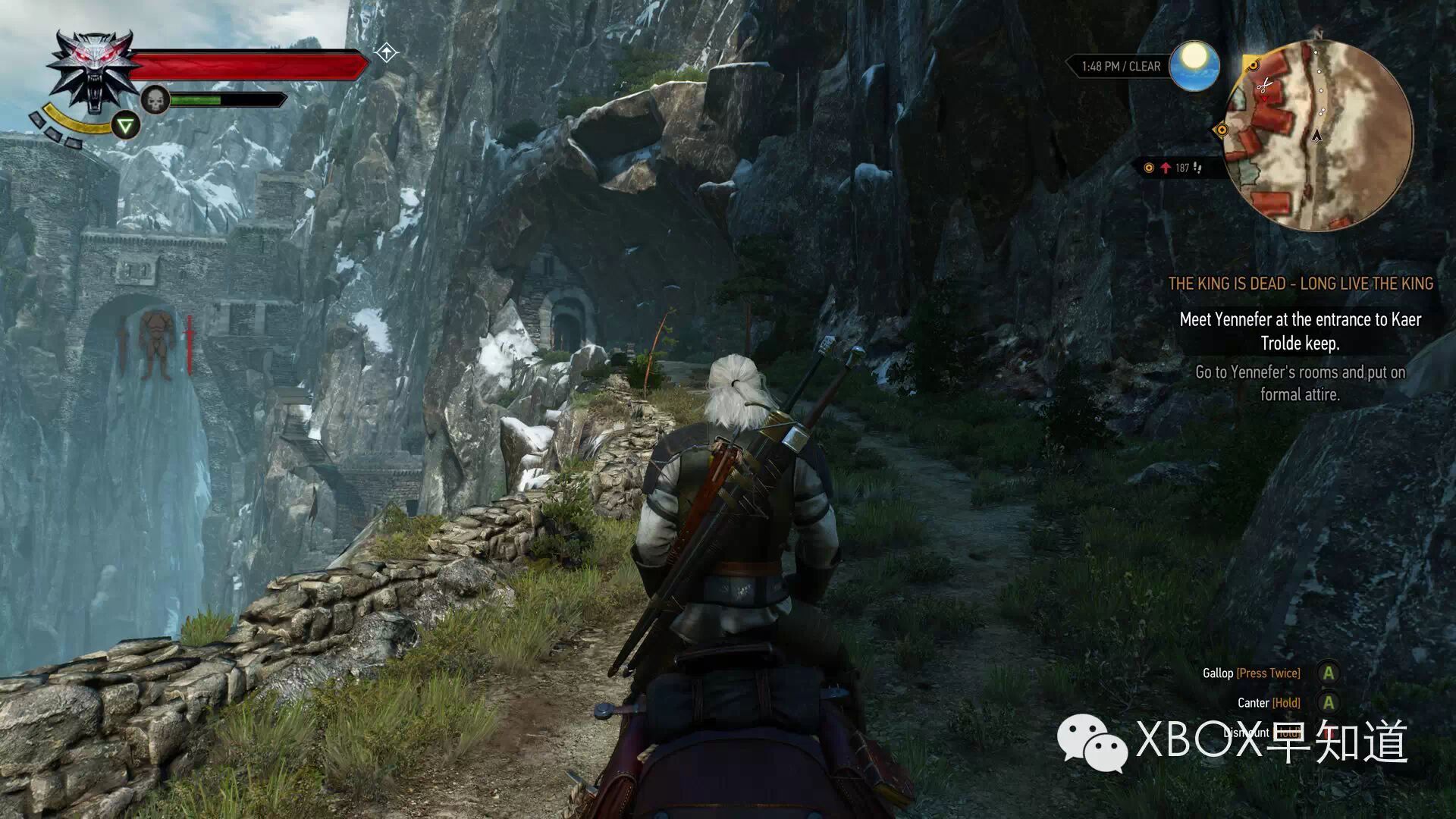Open The King Is Dead quest title
This screenshot has height=819, width=1456.
pyautogui.click(x=1300, y=284)
